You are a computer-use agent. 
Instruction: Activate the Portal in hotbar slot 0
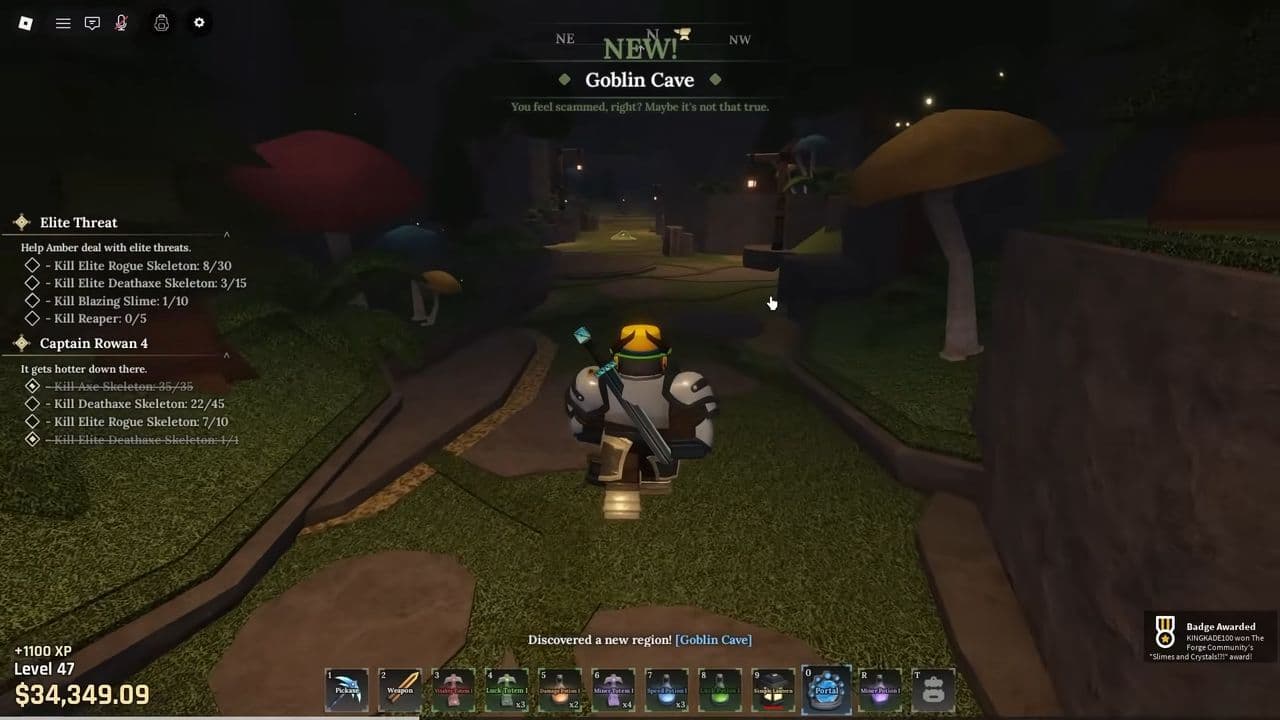tap(826, 688)
